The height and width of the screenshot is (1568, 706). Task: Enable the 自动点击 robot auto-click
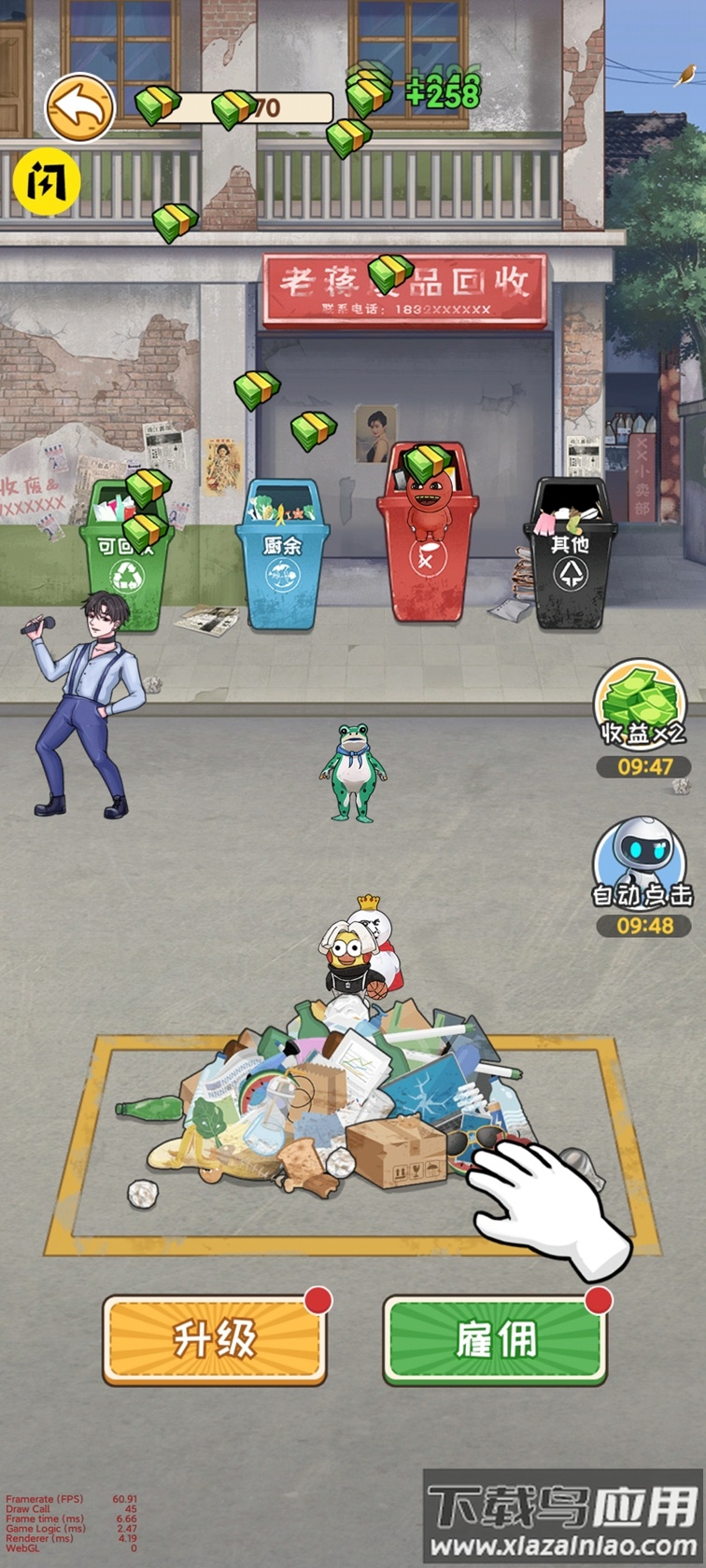(642, 864)
